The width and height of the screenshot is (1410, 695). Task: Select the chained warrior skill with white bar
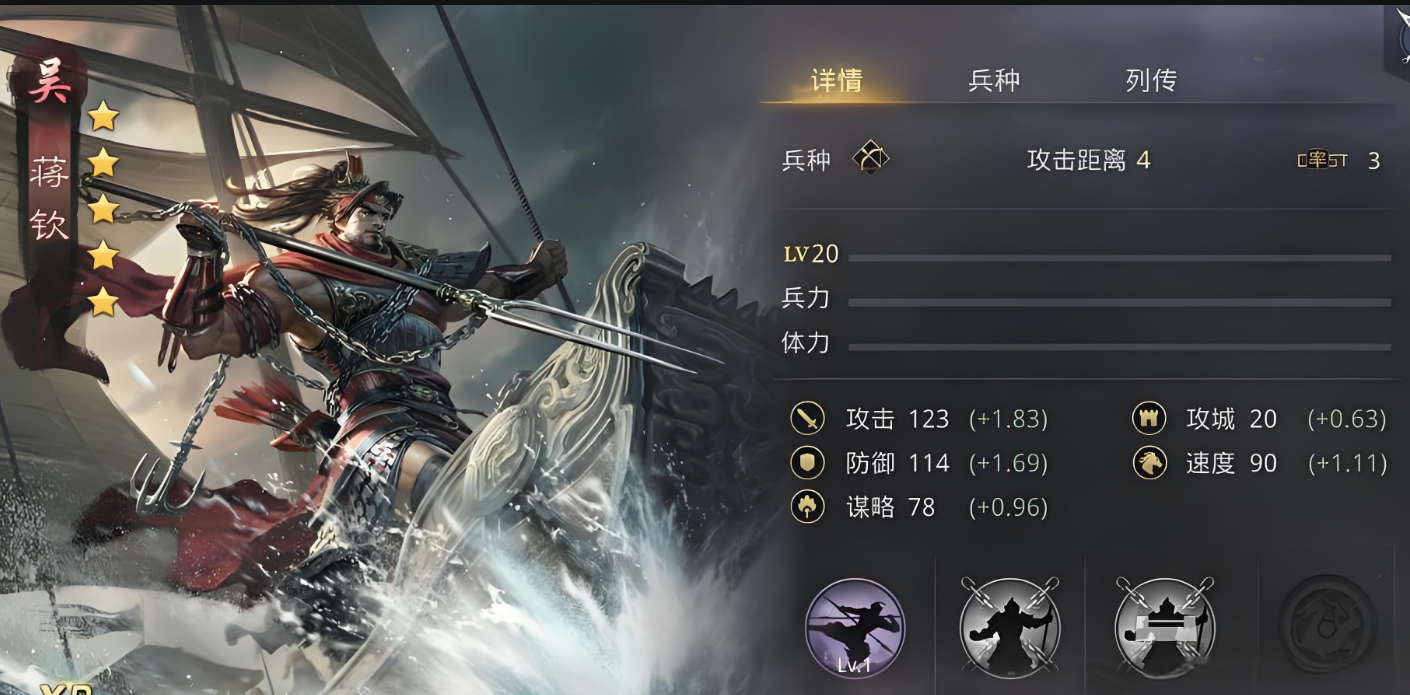tap(1165, 628)
